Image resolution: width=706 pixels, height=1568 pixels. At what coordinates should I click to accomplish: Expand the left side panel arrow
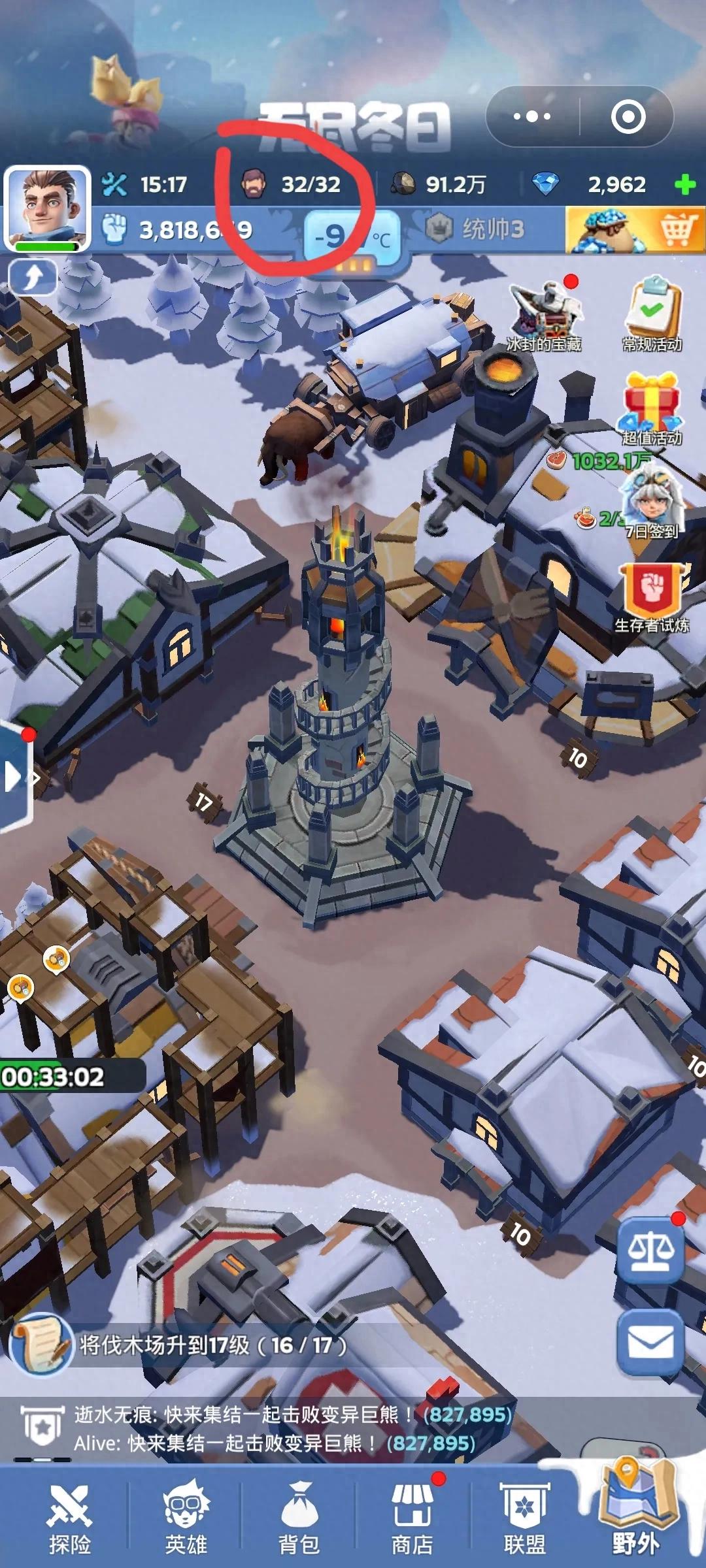(13, 777)
